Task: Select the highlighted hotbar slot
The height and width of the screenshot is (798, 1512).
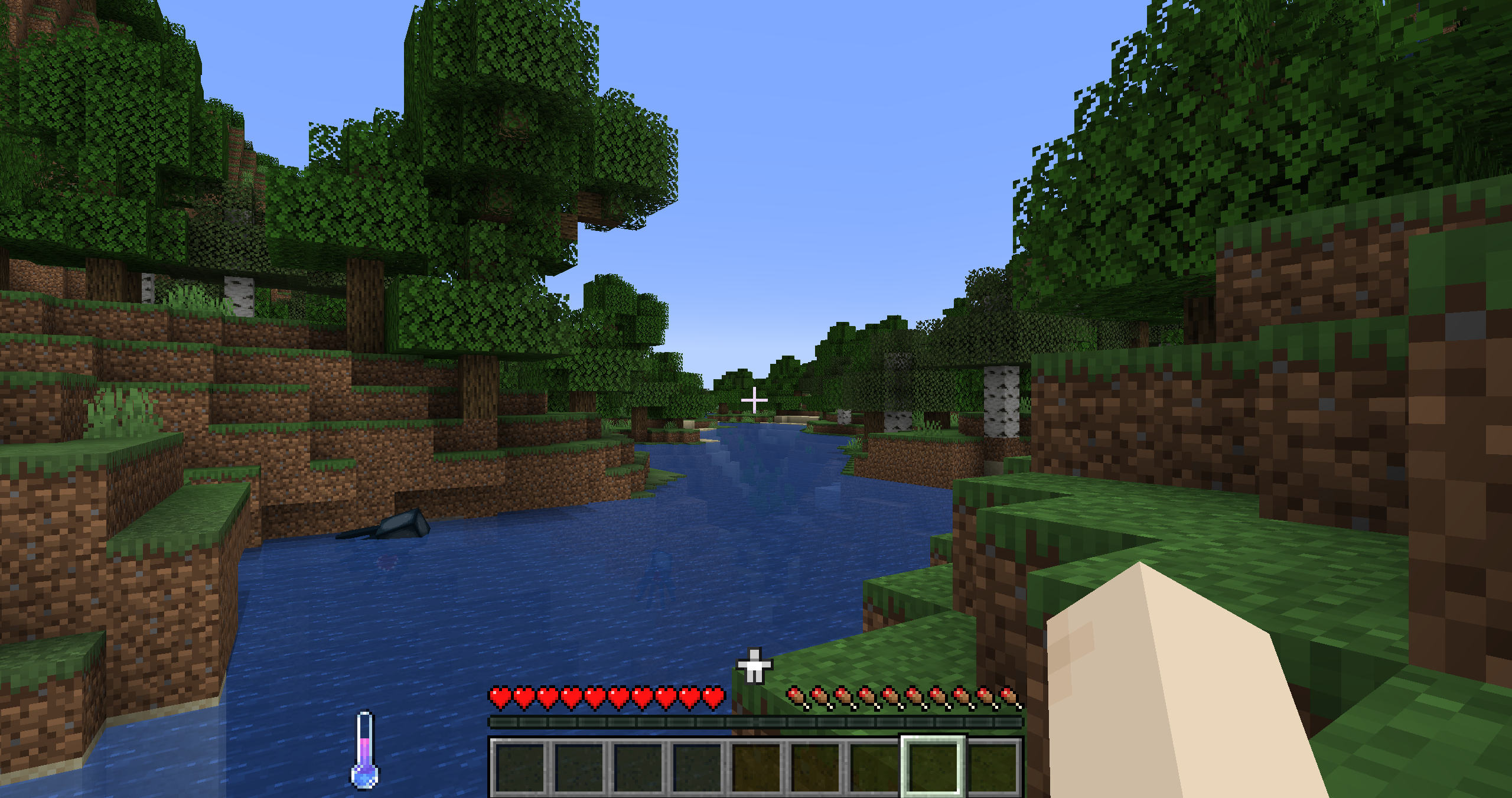Action: pos(933,766)
